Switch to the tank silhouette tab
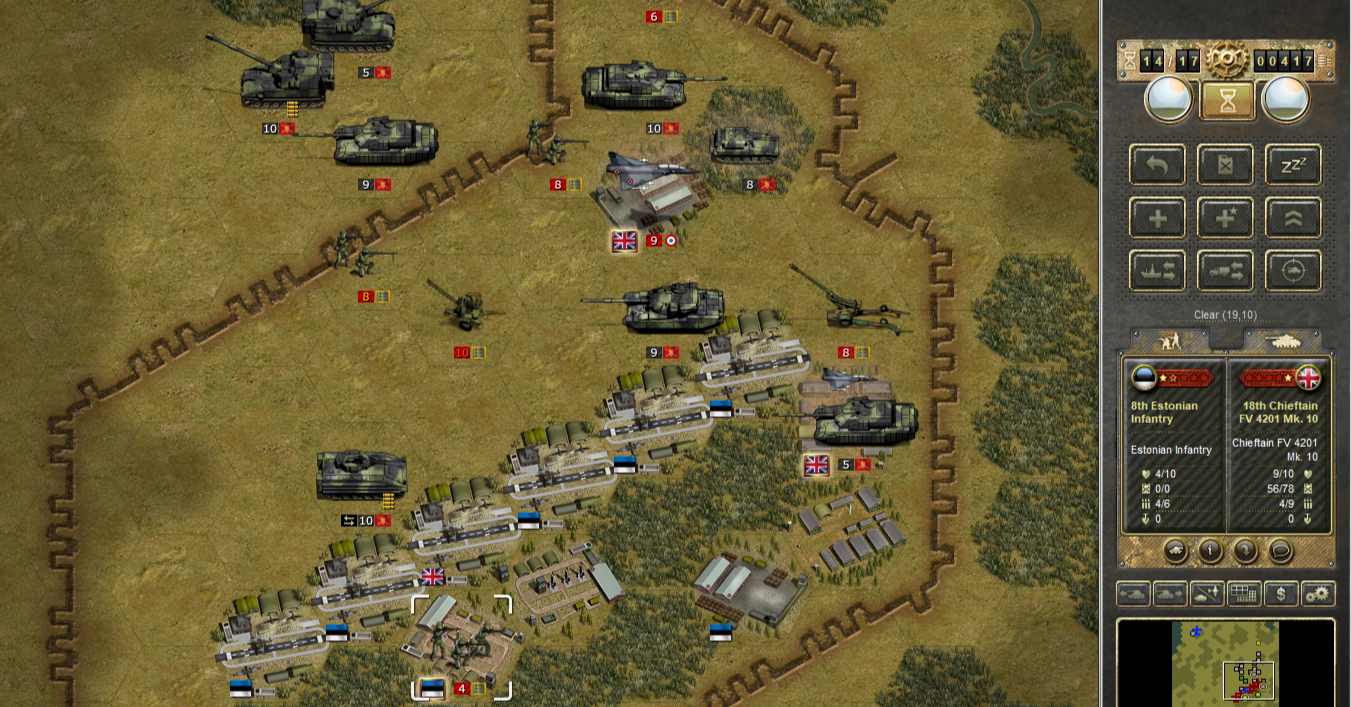Viewport: 1351px width, 707px height. 1283,341
